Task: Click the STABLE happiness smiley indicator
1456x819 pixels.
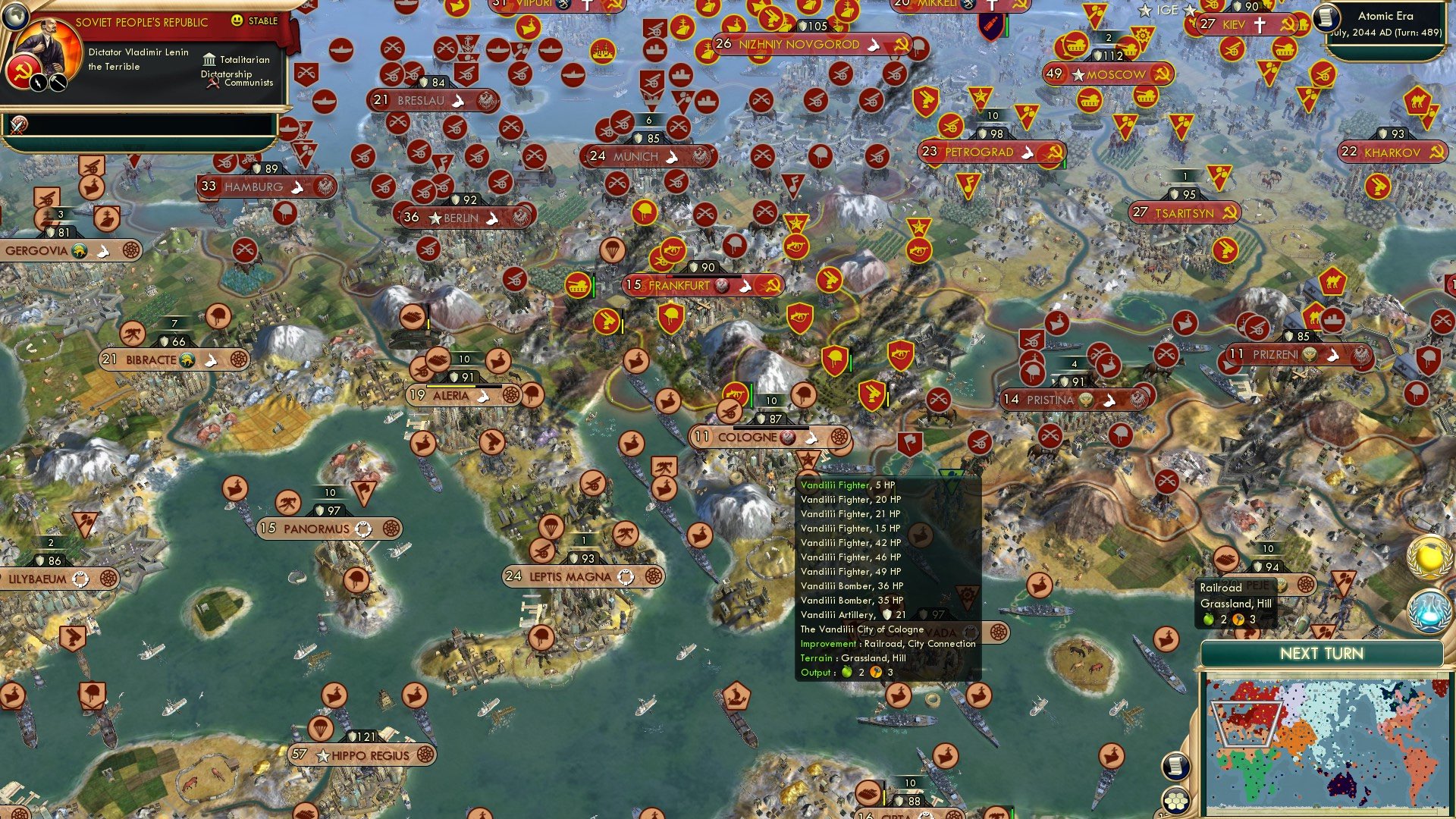Action: click(237, 22)
